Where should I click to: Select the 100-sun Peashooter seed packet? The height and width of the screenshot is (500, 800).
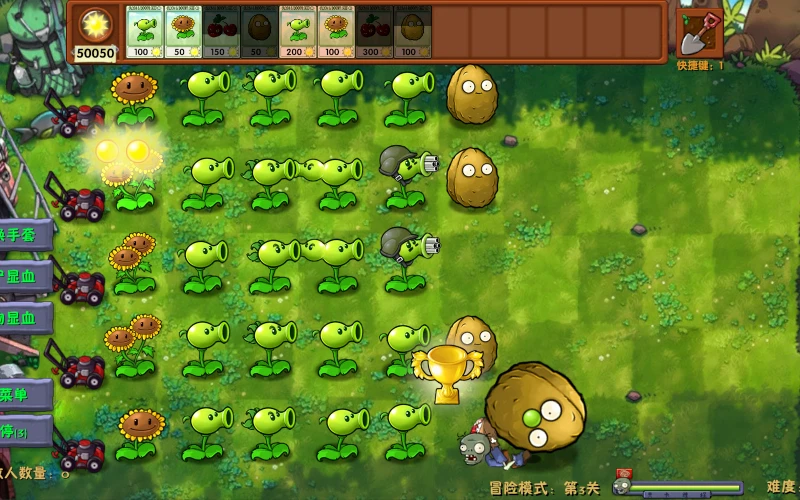point(144,33)
